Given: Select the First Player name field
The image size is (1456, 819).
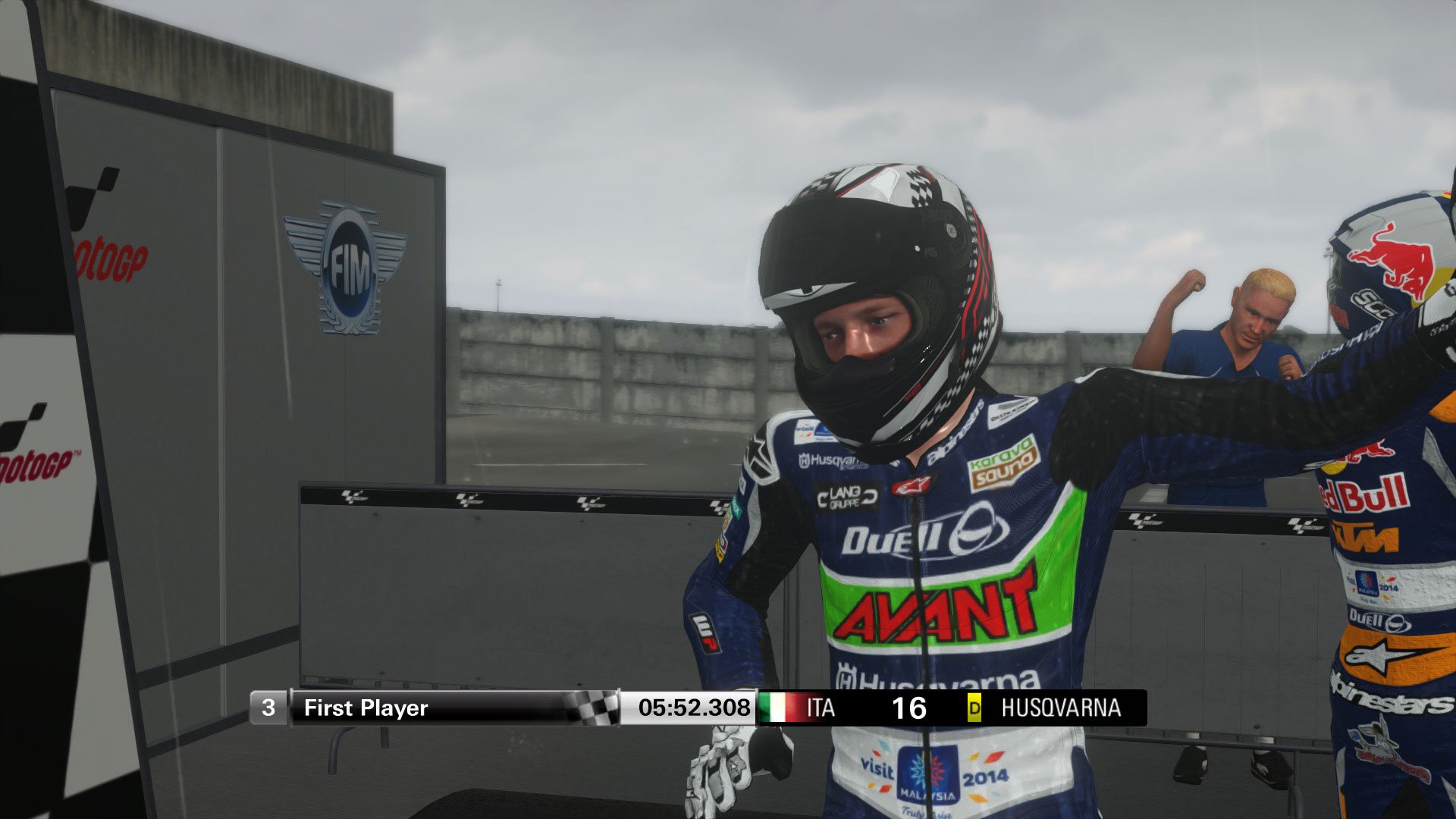Looking at the screenshot, I should [x=364, y=709].
